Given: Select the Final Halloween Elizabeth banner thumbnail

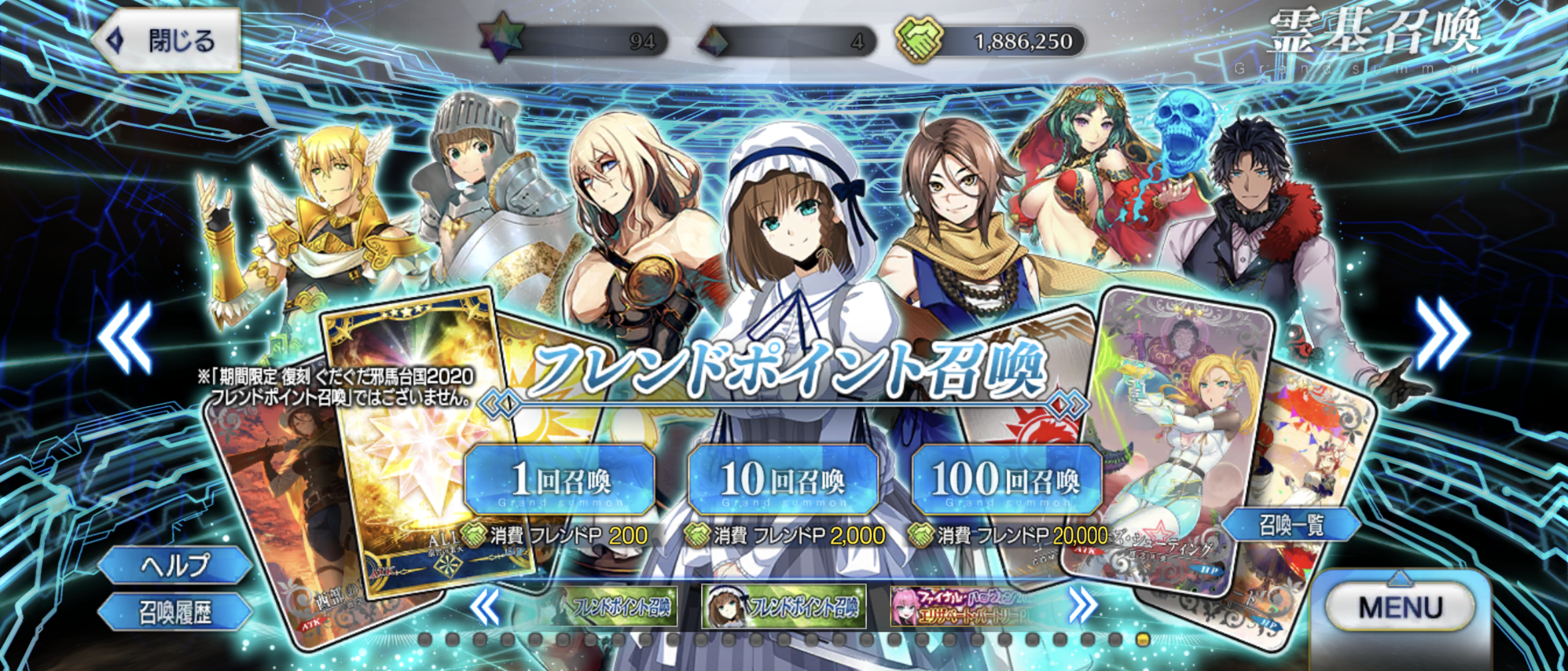Looking at the screenshot, I should coord(967,607).
